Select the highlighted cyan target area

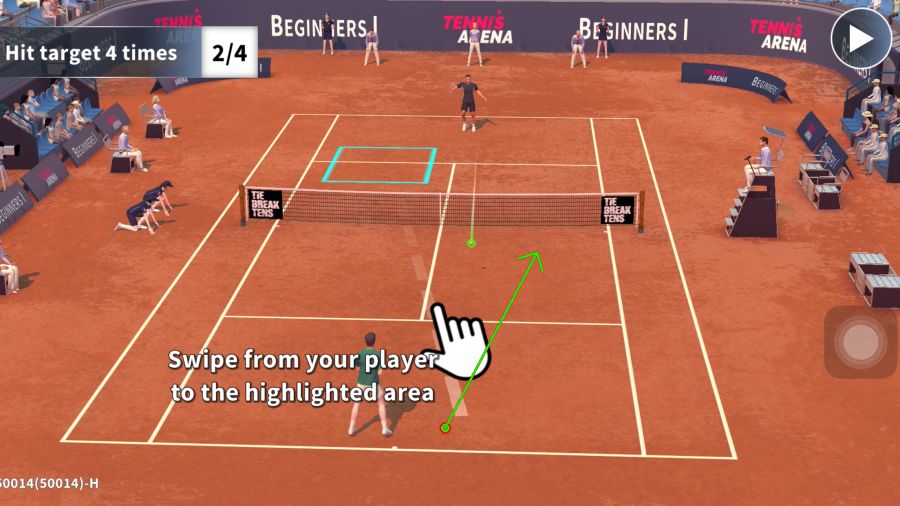(380, 165)
